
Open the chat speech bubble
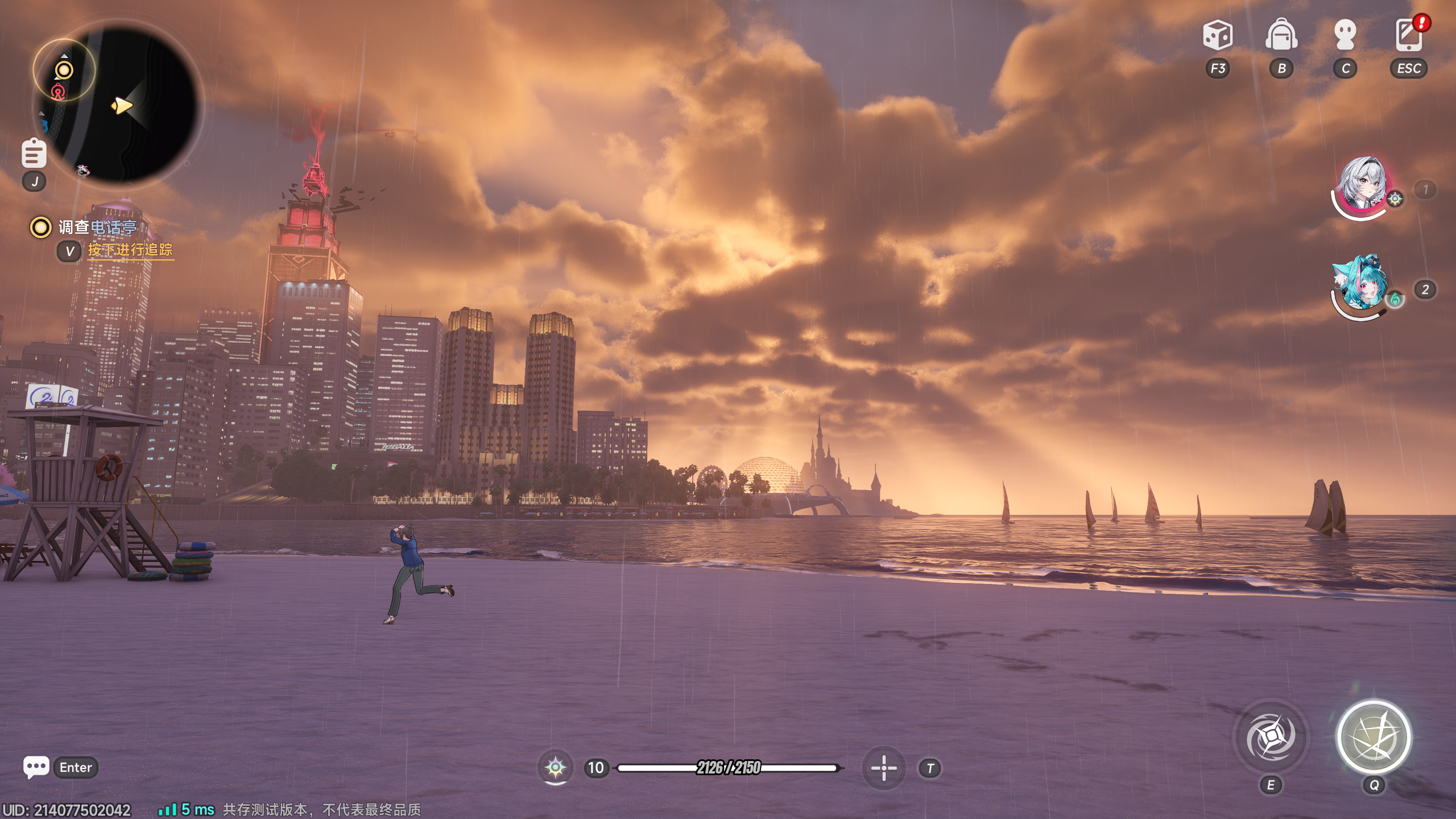click(x=36, y=767)
